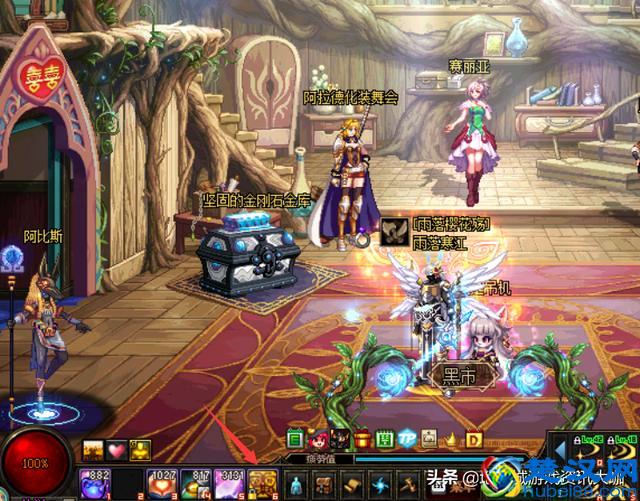Viewport: 640px width, 501px height.
Task: Click the golden crown icon
Action: pos(451,439)
